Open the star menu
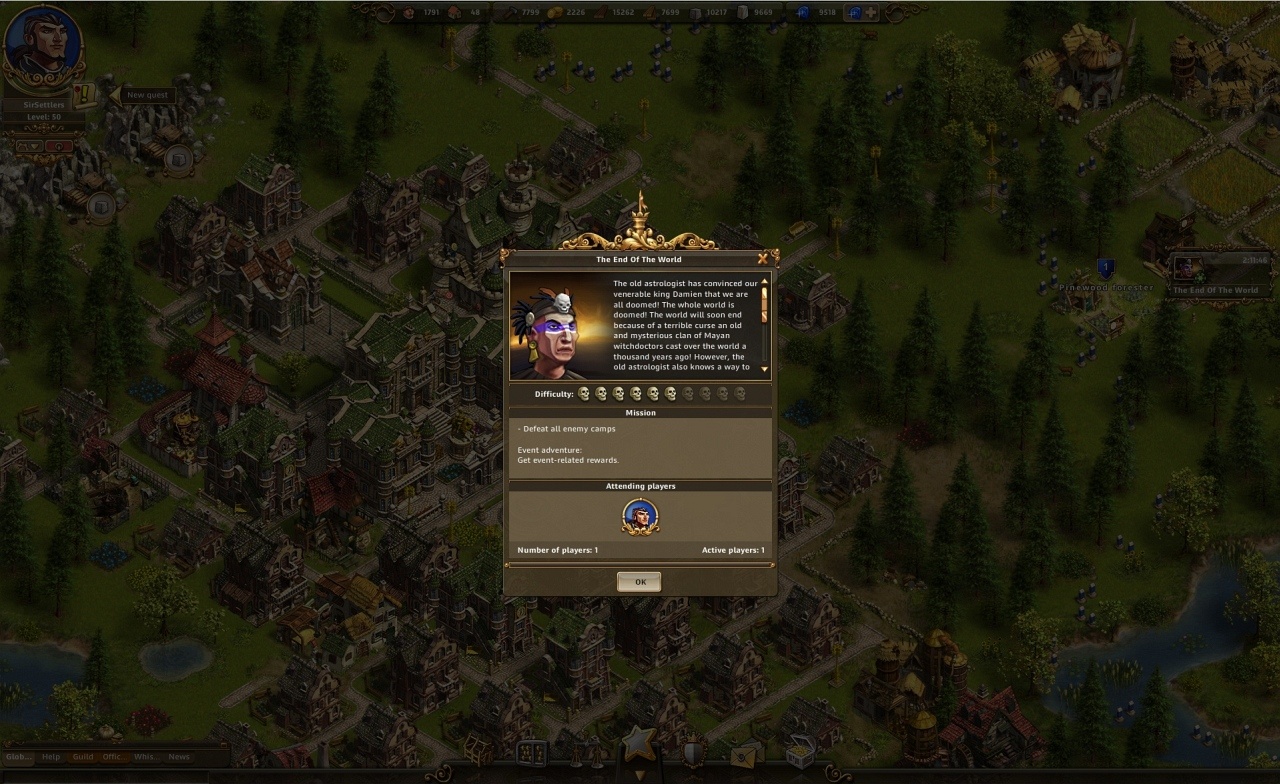This screenshot has width=1280, height=784. click(x=638, y=745)
